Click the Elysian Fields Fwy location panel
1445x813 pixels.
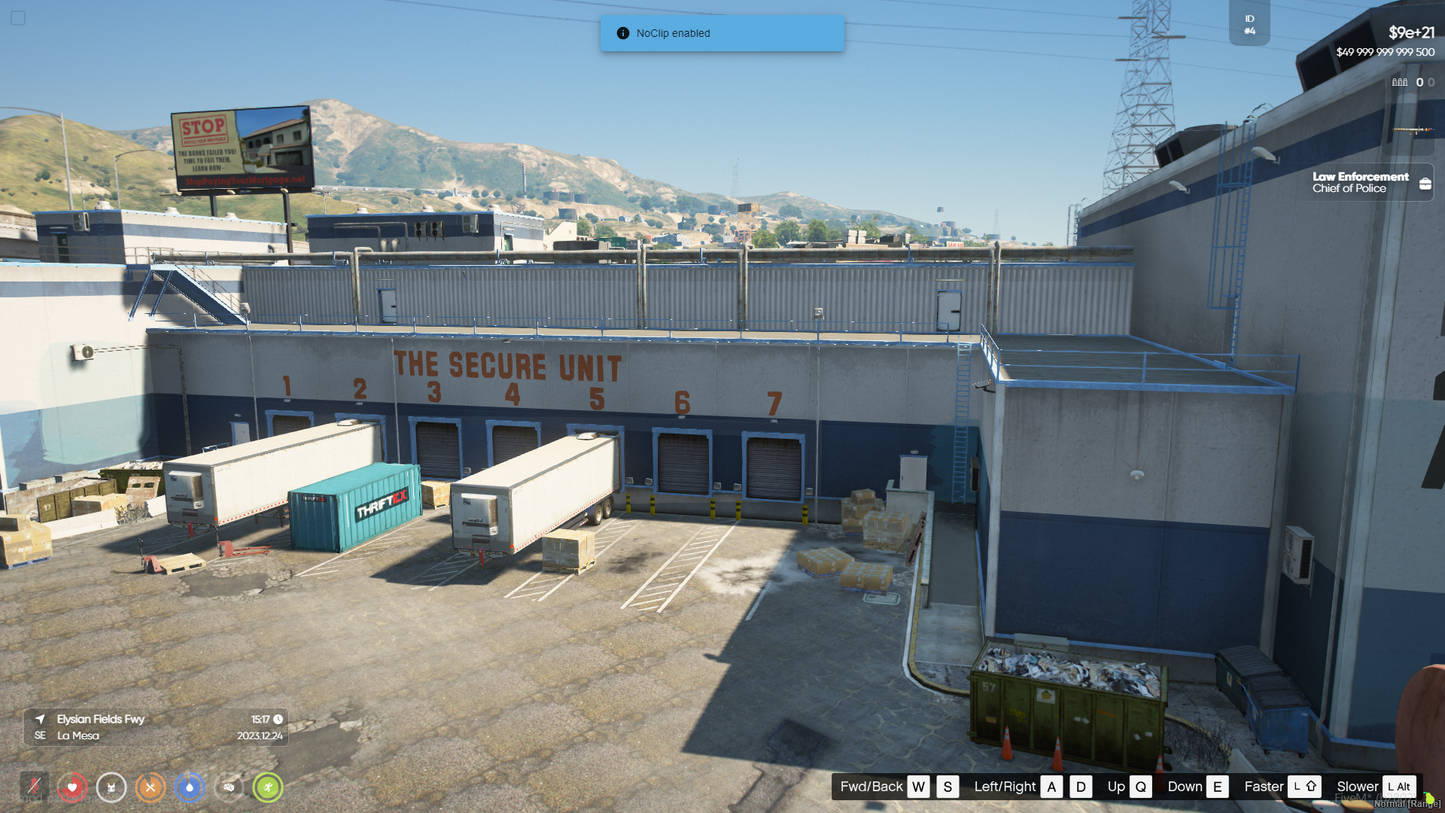tap(155, 727)
